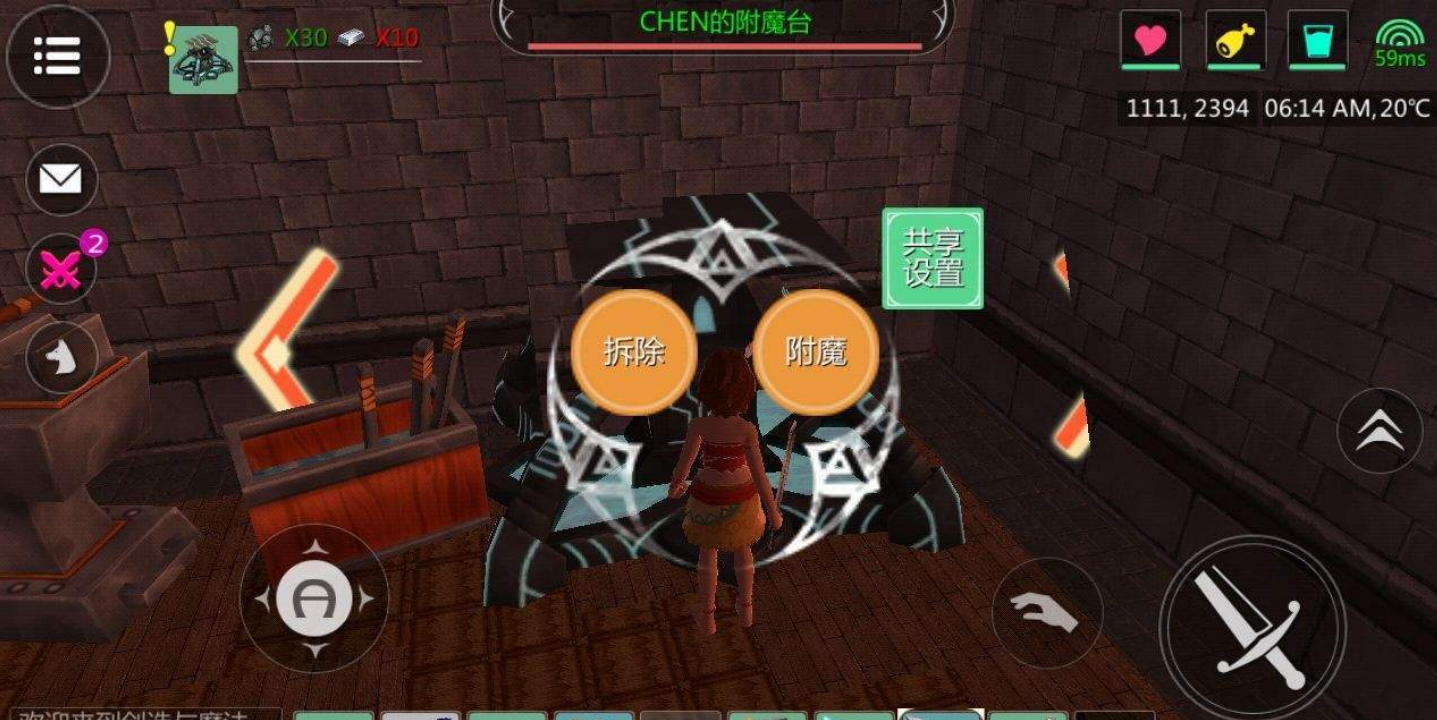Open the 共享设置 sharing settings panel
1437x720 pixels.
[x=931, y=258]
